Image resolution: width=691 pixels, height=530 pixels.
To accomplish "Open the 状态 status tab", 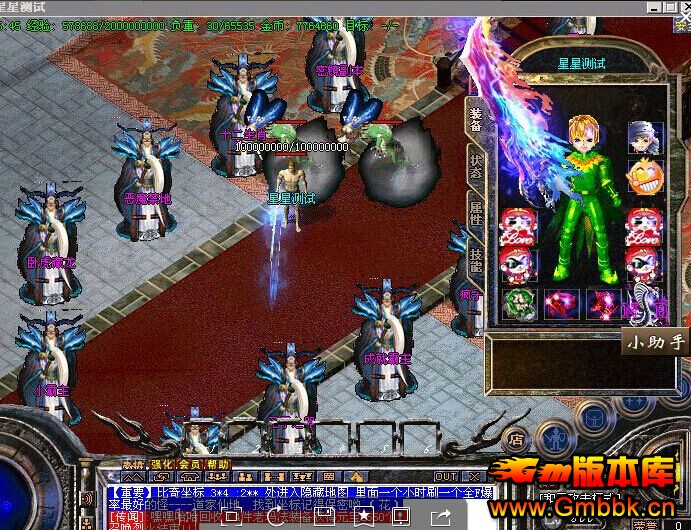I will [x=476, y=166].
